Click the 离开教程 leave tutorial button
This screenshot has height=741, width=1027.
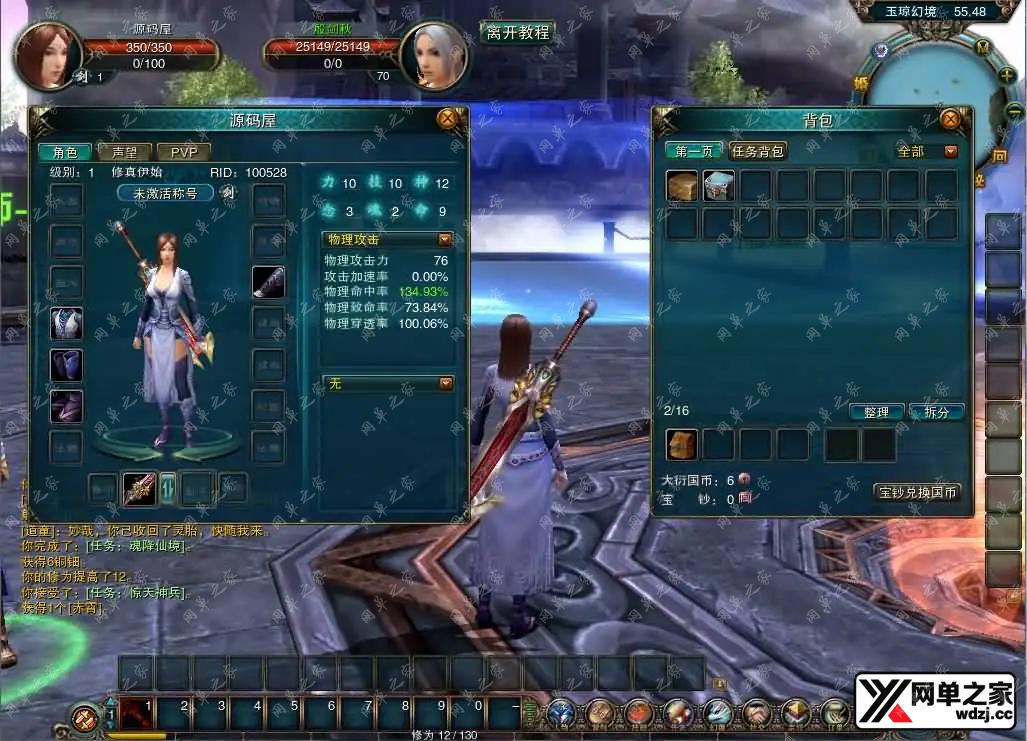(517, 32)
